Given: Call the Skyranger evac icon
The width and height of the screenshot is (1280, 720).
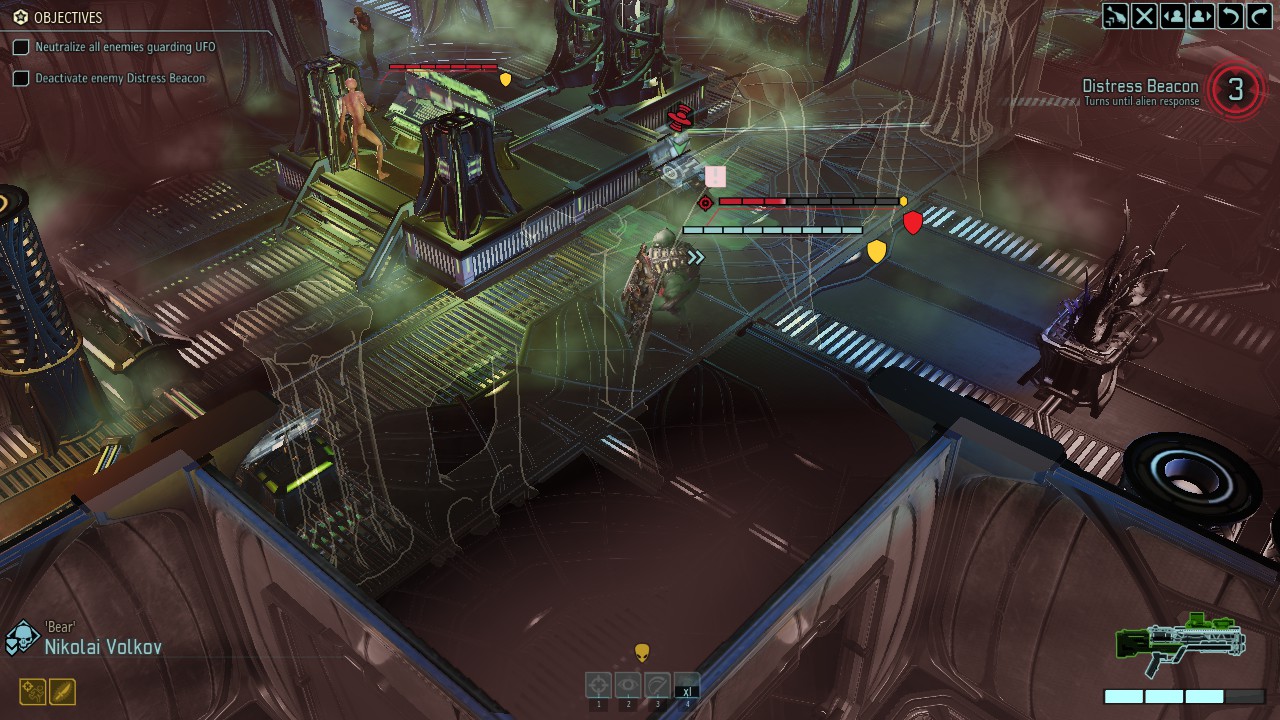Looking at the screenshot, I should [x=1115, y=16].
